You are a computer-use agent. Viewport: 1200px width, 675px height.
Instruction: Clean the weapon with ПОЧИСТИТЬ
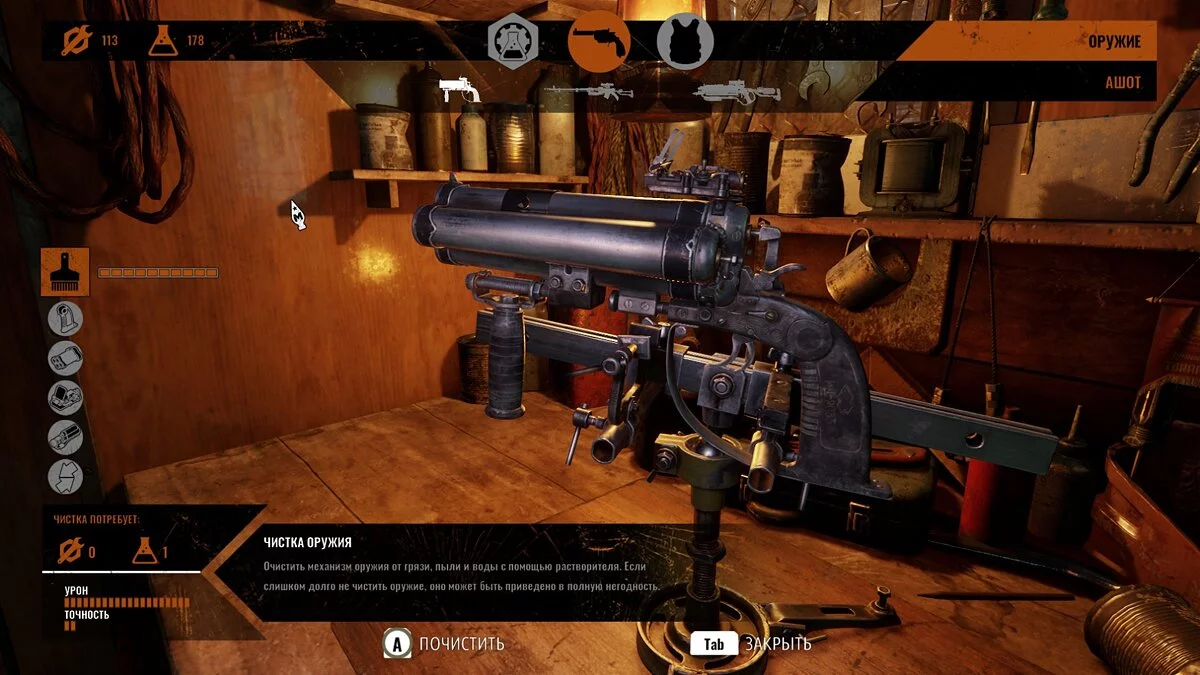point(445,644)
